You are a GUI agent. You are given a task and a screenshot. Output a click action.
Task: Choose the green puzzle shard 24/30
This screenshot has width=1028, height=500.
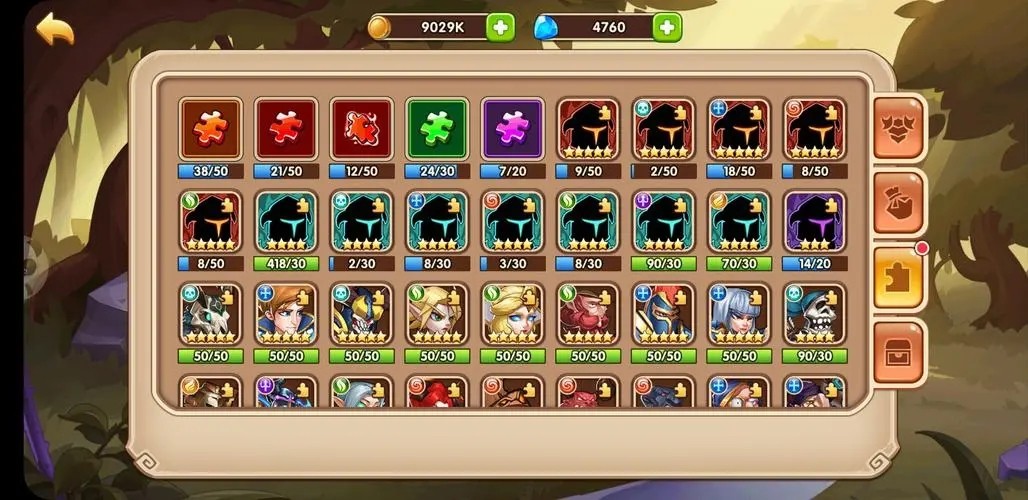point(437,129)
